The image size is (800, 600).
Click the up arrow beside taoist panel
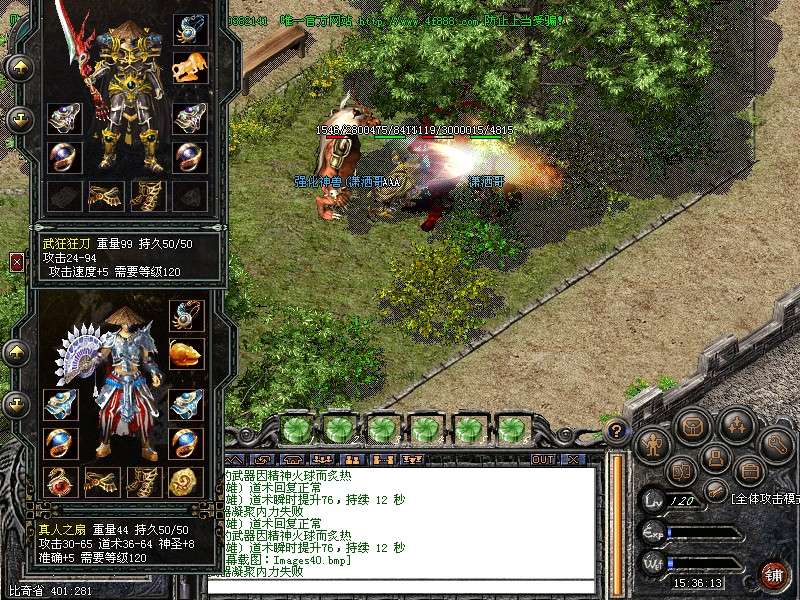click(17, 353)
